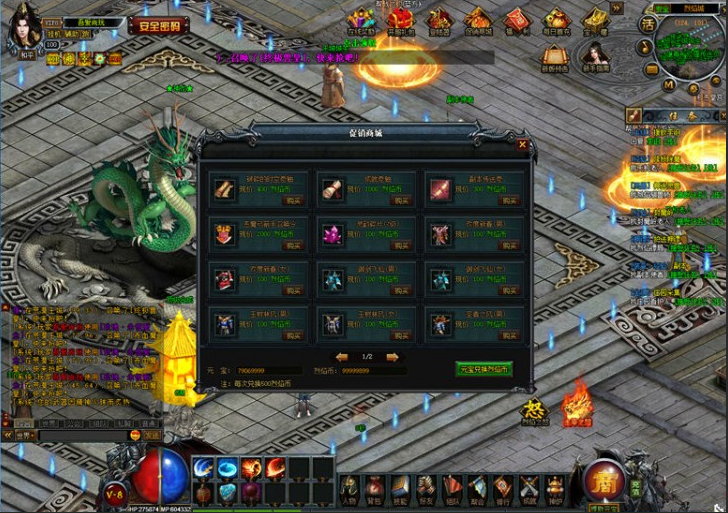Image resolution: width=728 pixels, height=513 pixels.
Task: Go to the previous shop page
Action: click(342, 357)
